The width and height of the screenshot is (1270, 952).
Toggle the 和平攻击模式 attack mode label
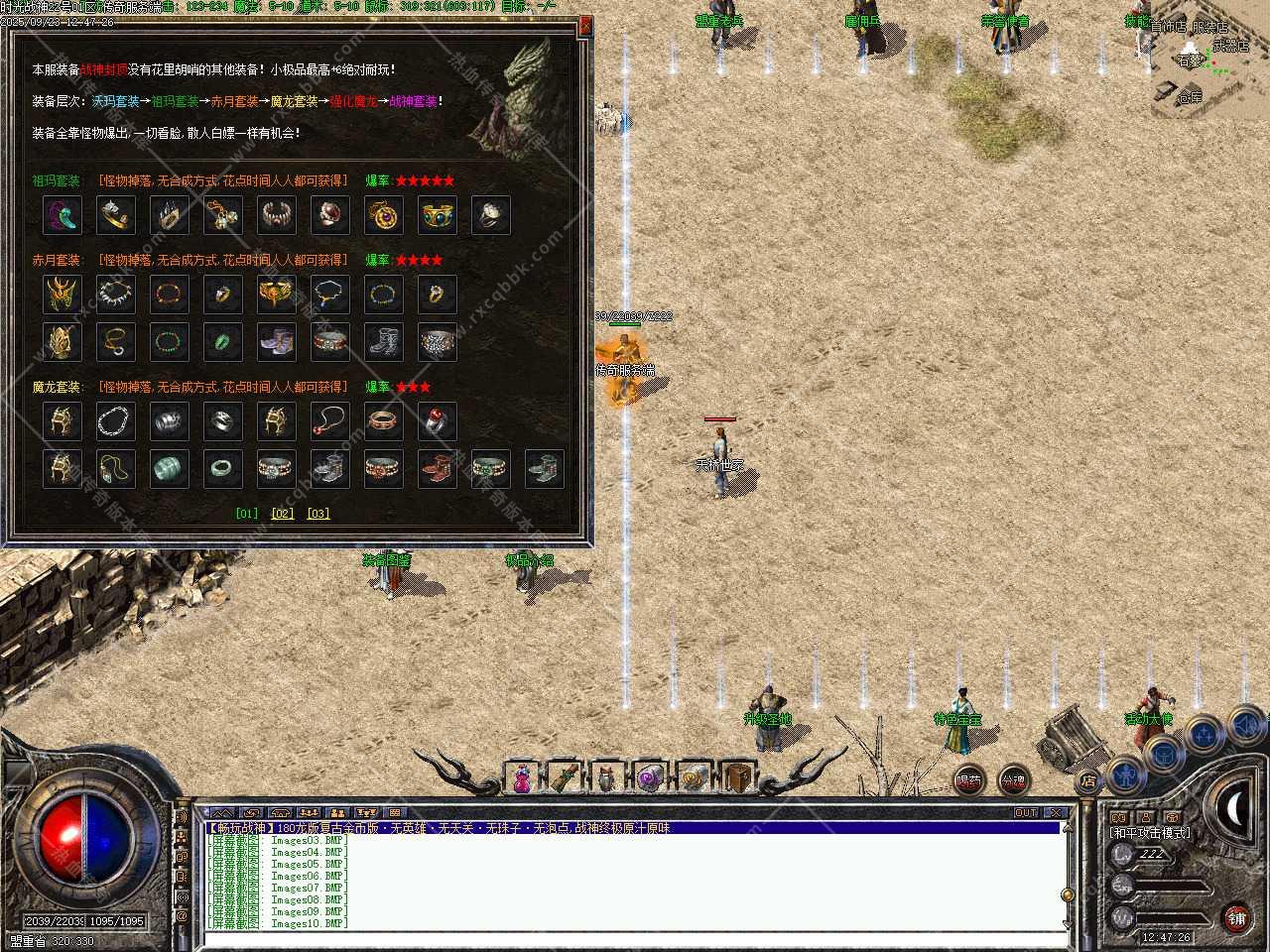pyautogui.click(x=1151, y=833)
